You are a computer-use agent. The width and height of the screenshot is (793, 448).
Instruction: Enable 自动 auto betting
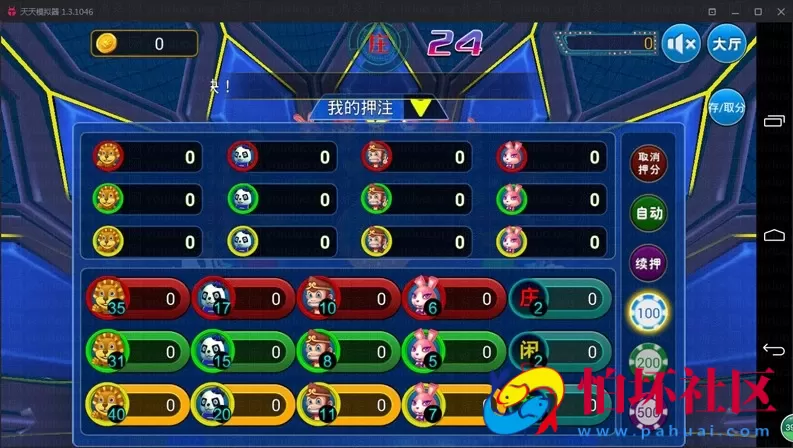click(x=648, y=213)
